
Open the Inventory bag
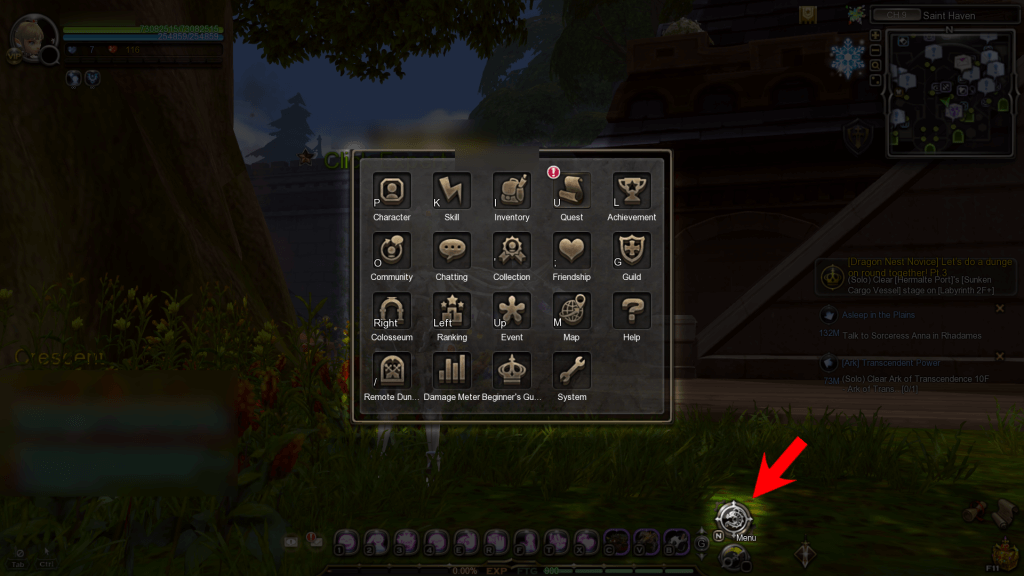pos(511,190)
